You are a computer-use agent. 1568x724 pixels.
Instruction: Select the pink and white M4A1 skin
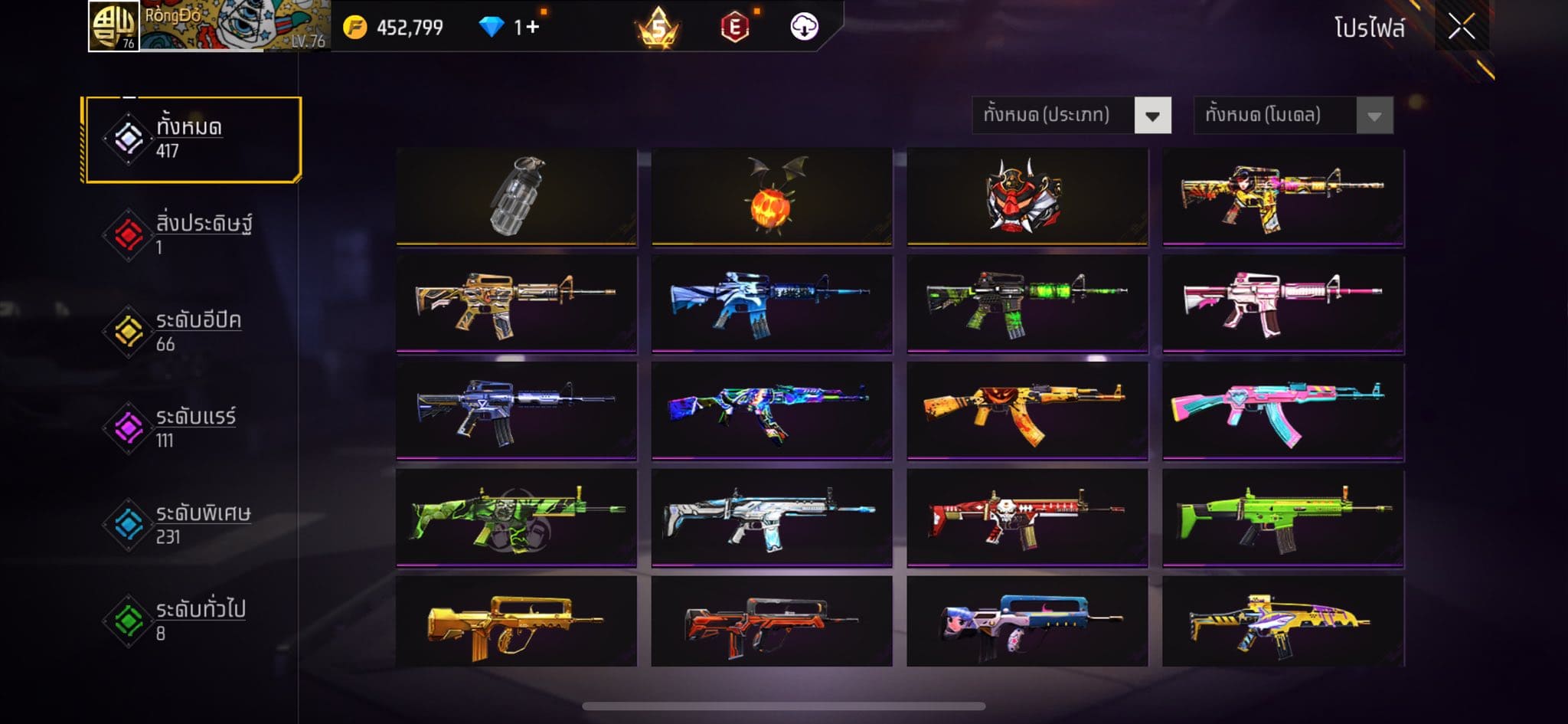click(1282, 303)
